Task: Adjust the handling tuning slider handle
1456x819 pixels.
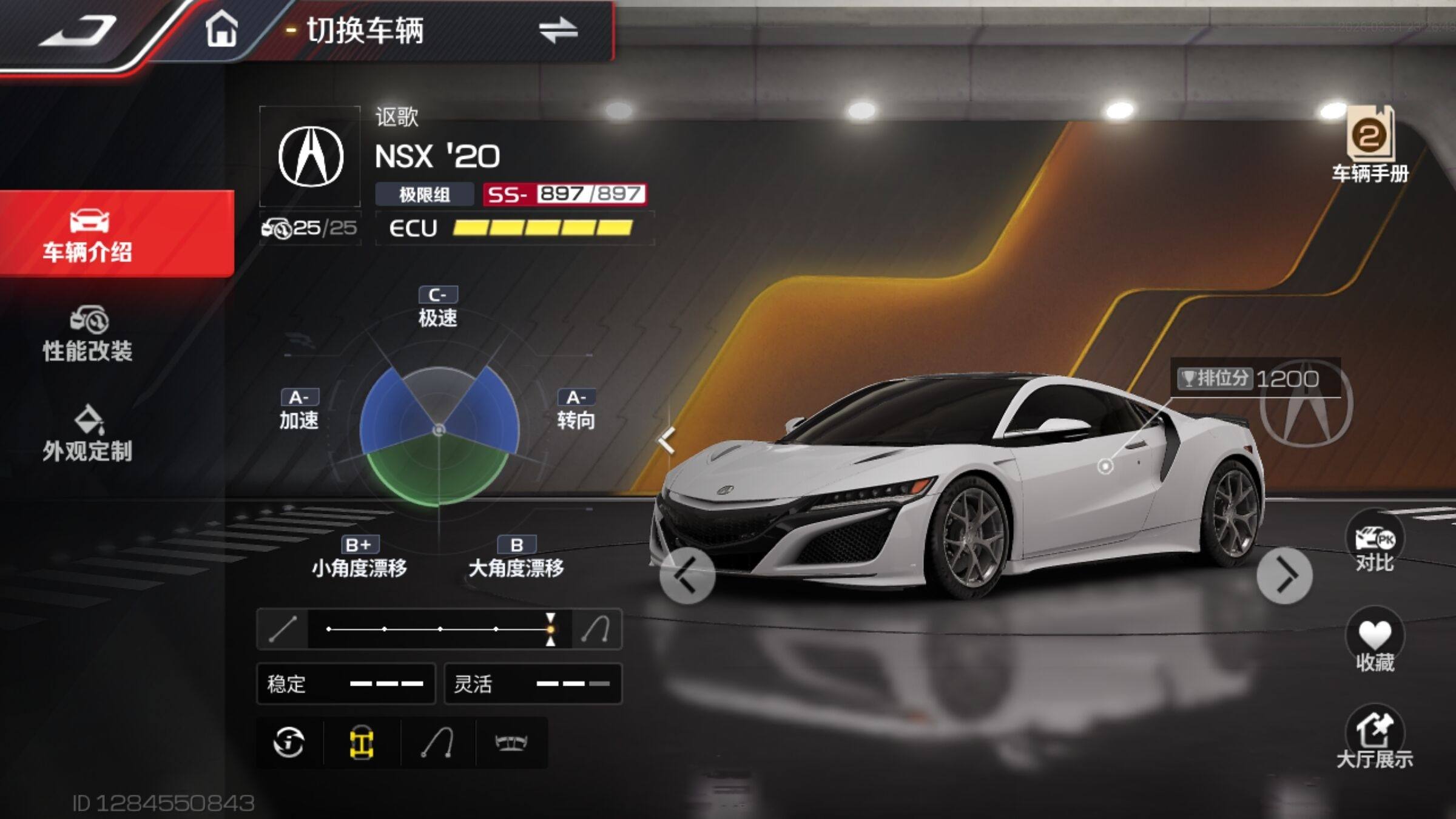Action: [550, 629]
